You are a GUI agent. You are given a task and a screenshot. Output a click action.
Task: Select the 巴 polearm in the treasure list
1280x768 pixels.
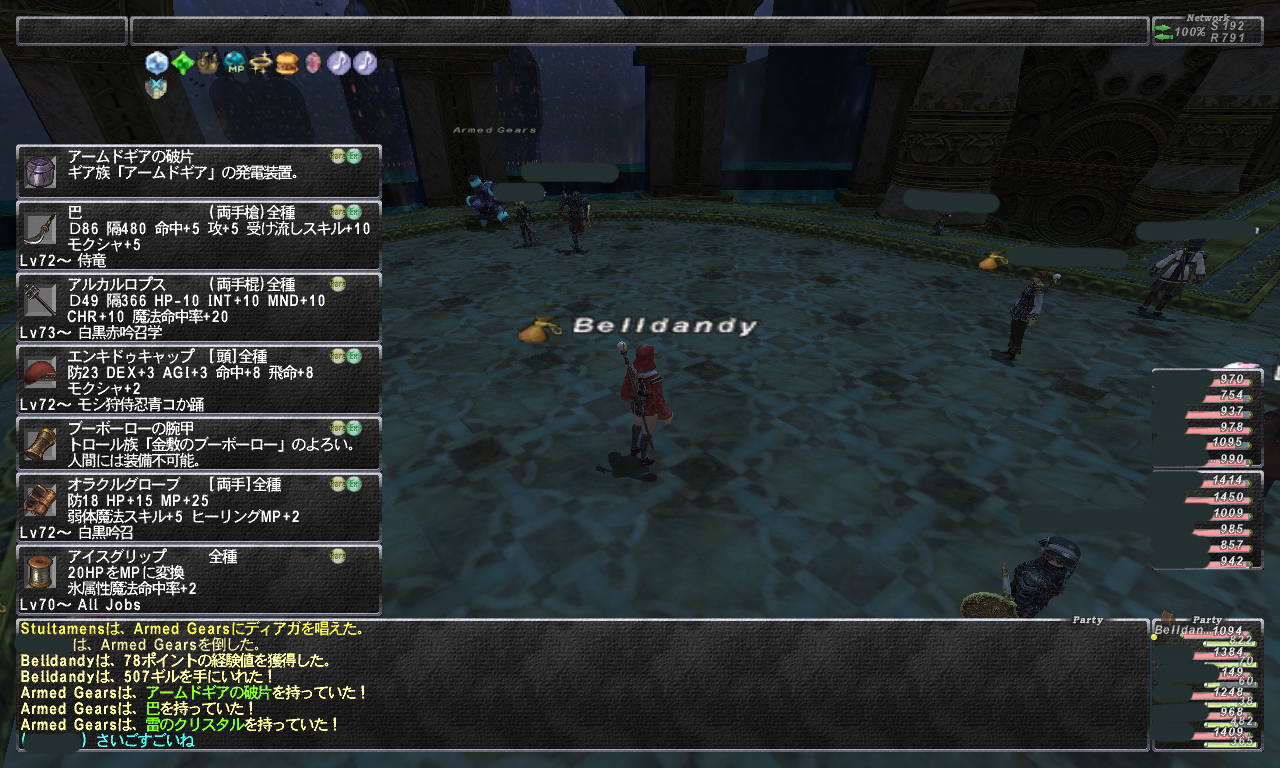[x=199, y=236]
